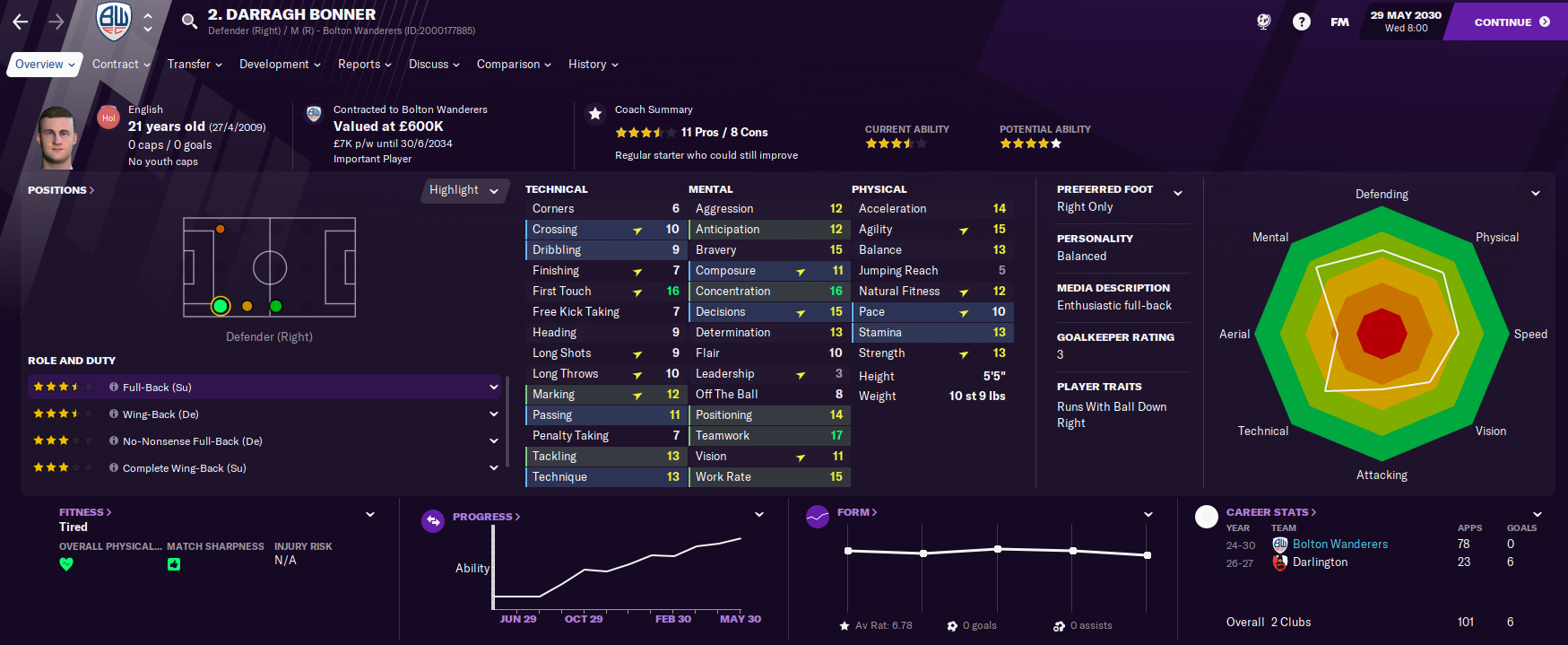This screenshot has width=1568, height=645.
Task: Open the Highlight attributes dropdown
Action: (463, 190)
